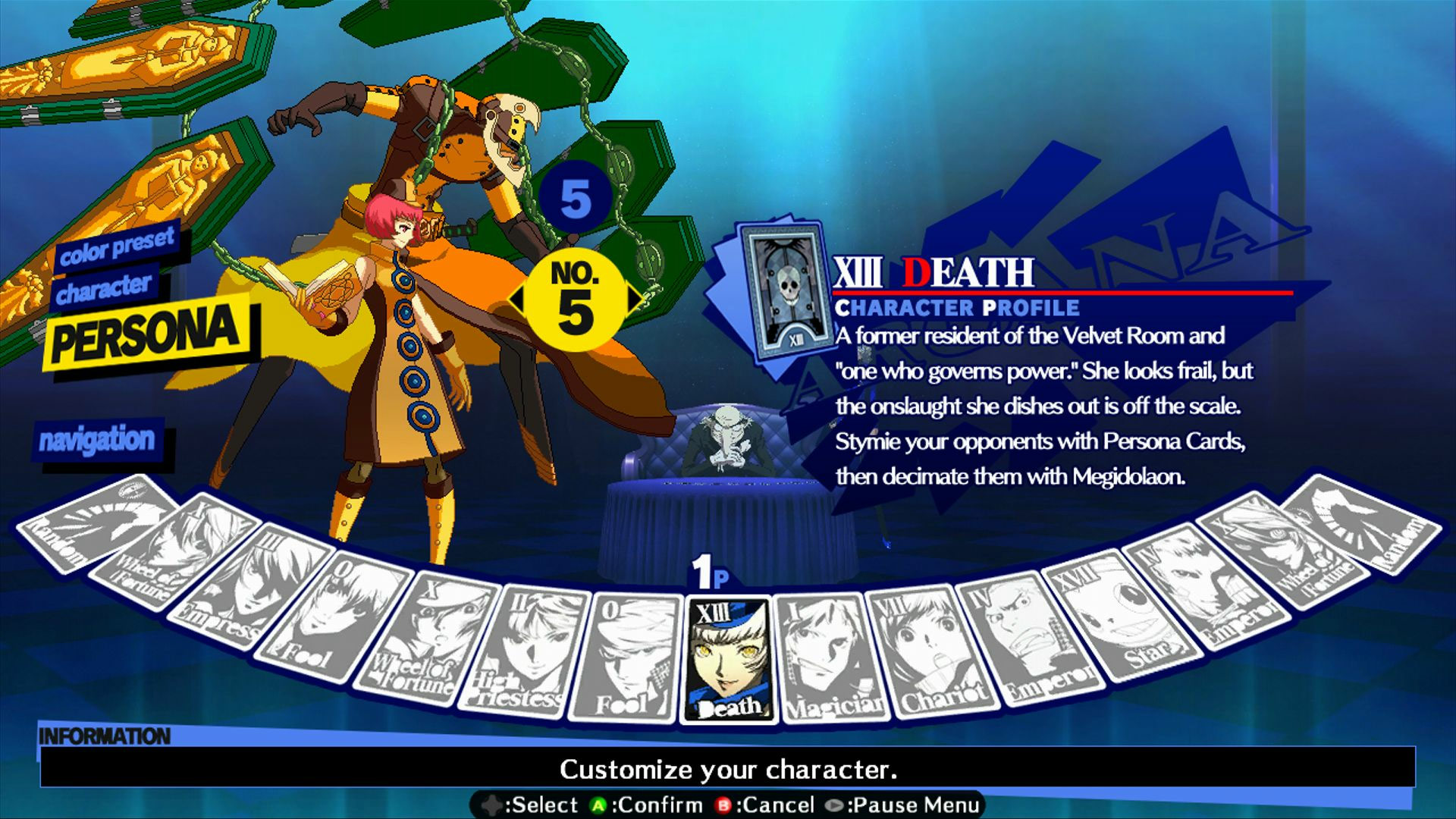Toggle the navigation option

[99, 438]
